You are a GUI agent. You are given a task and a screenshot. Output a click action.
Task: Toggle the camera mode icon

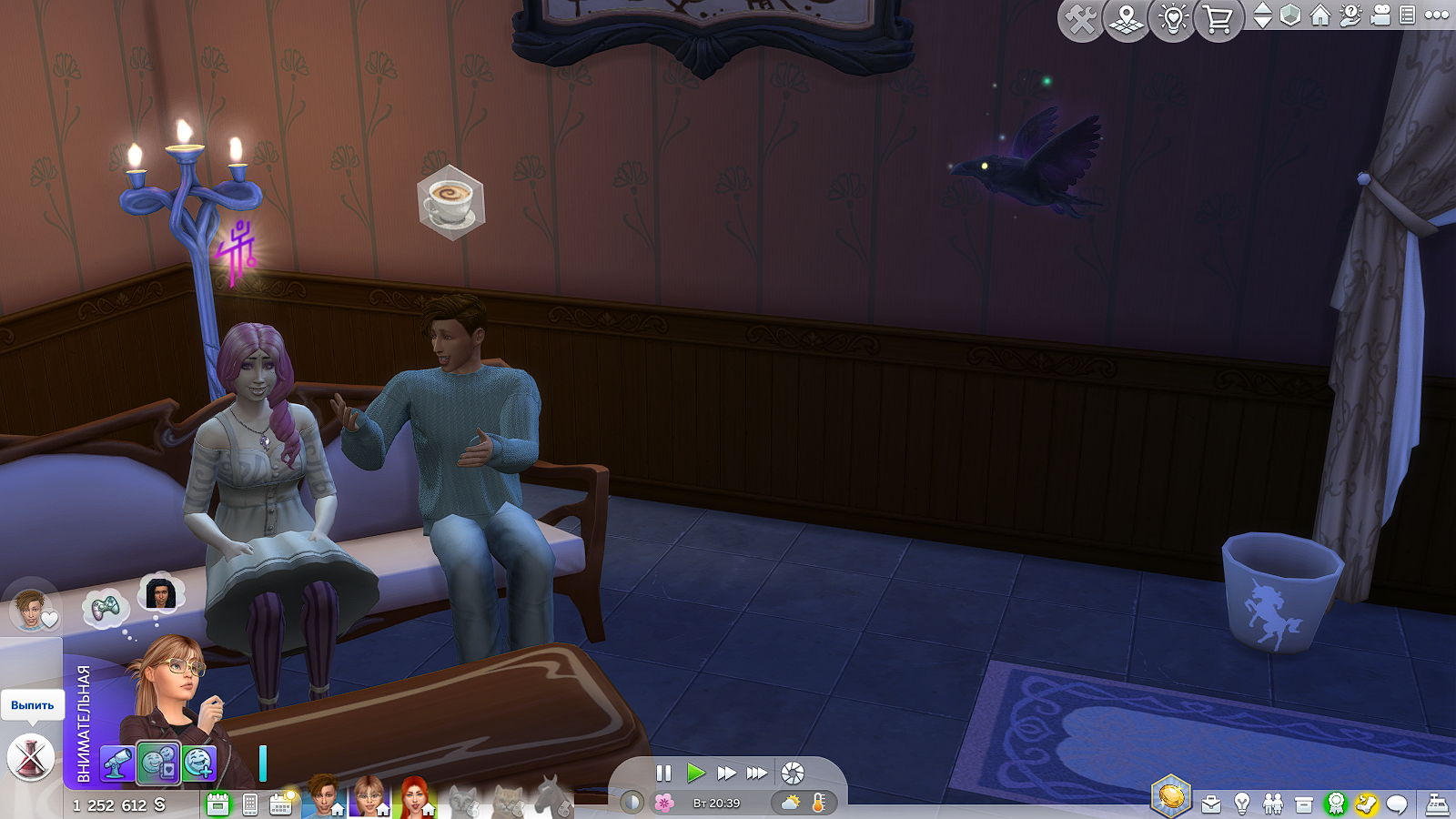[x=1380, y=15]
